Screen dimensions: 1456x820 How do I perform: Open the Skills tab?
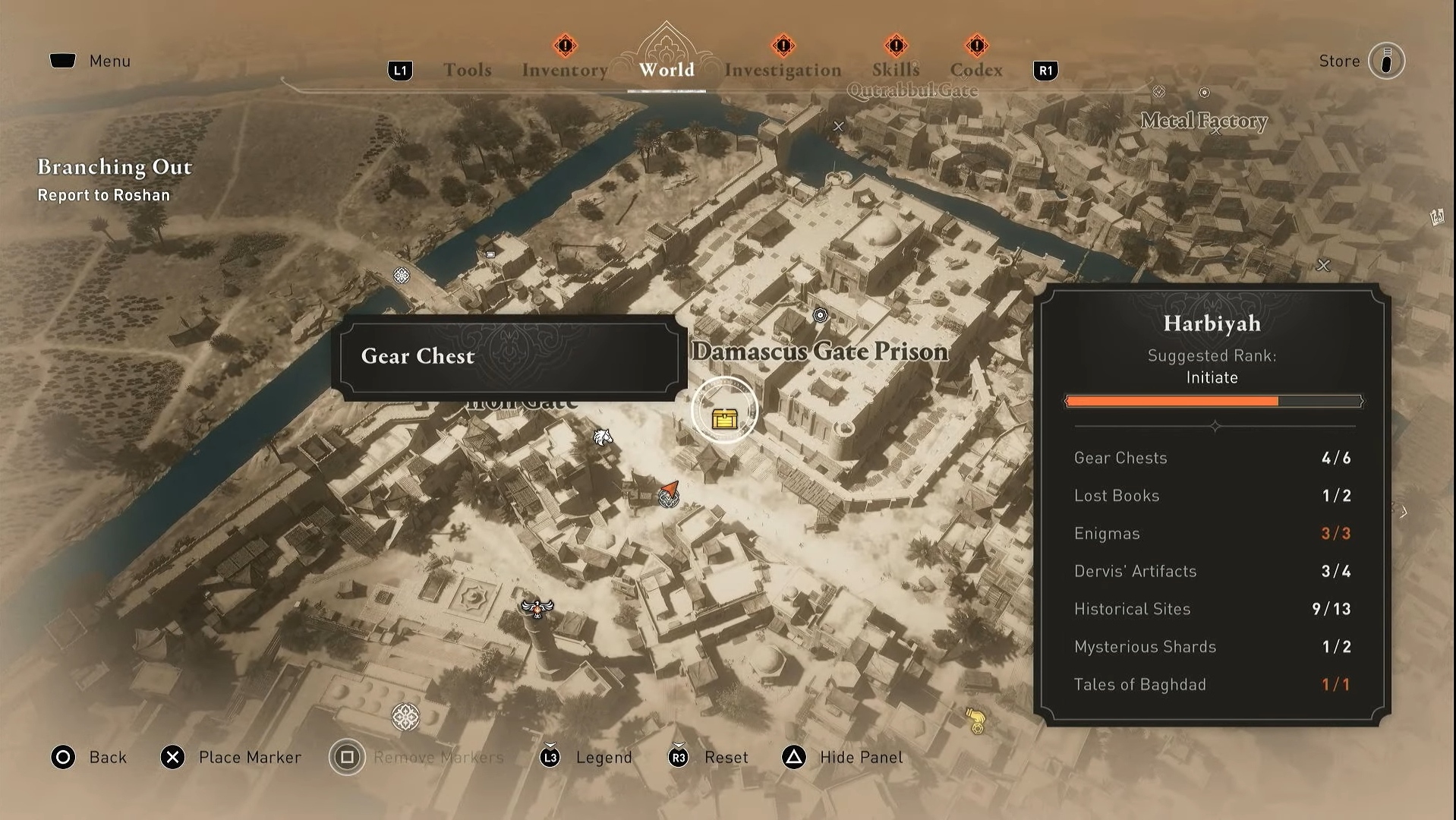click(896, 70)
